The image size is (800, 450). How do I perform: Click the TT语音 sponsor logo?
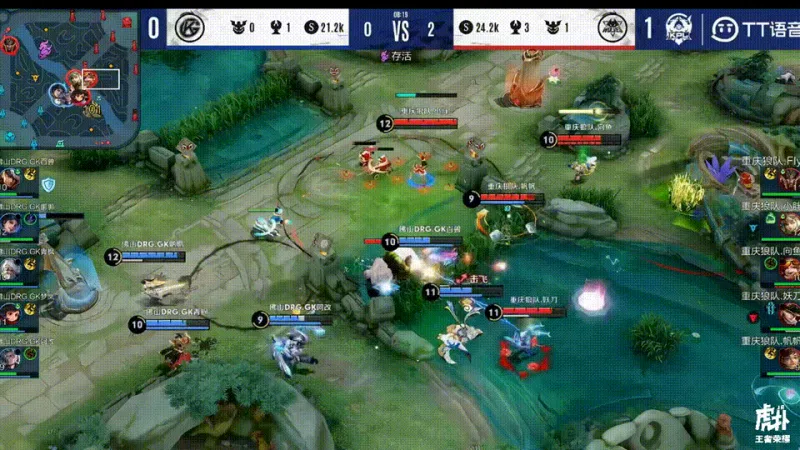pyautogui.click(x=752, y=27)
